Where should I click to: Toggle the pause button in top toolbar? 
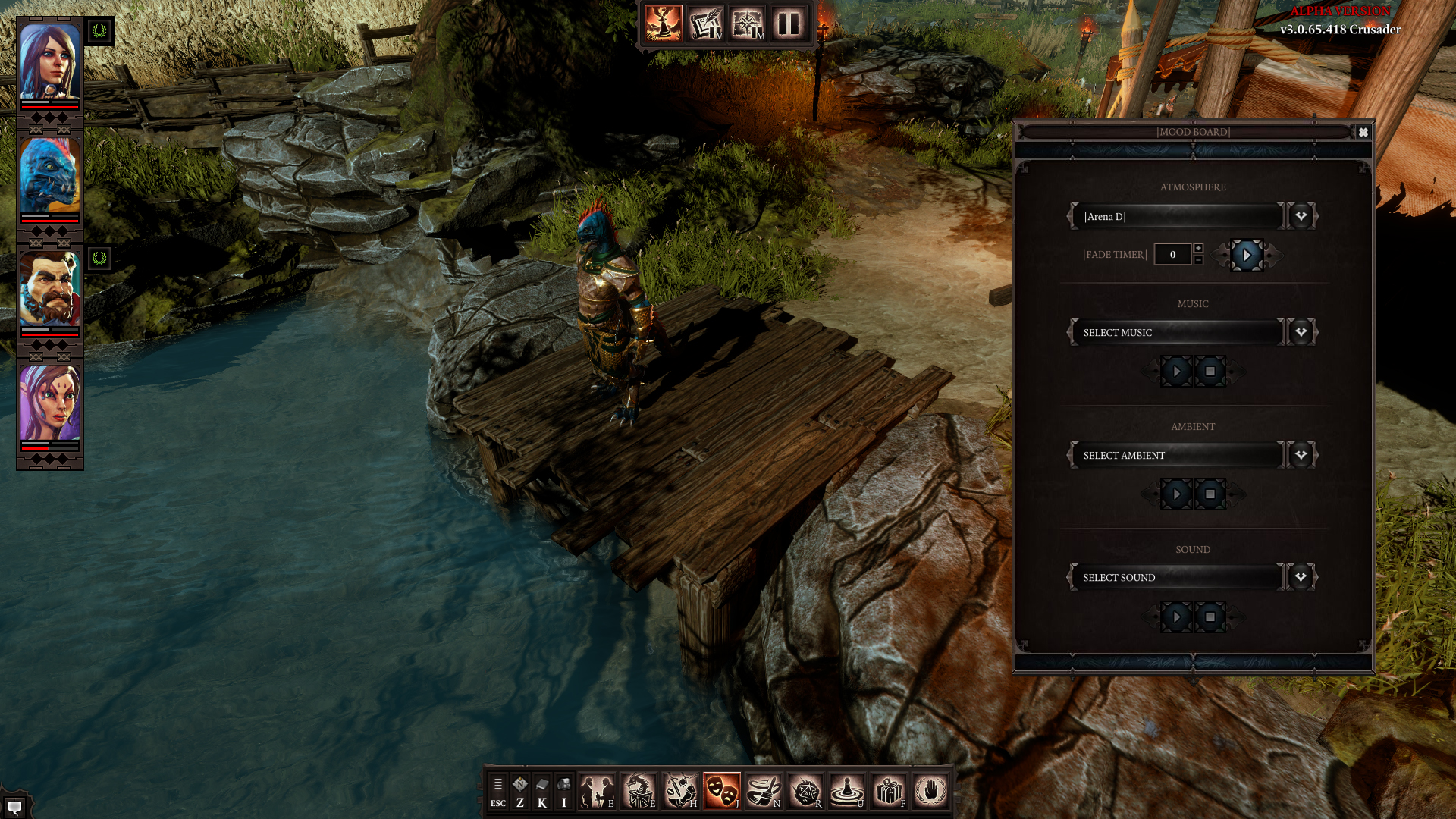789,24
